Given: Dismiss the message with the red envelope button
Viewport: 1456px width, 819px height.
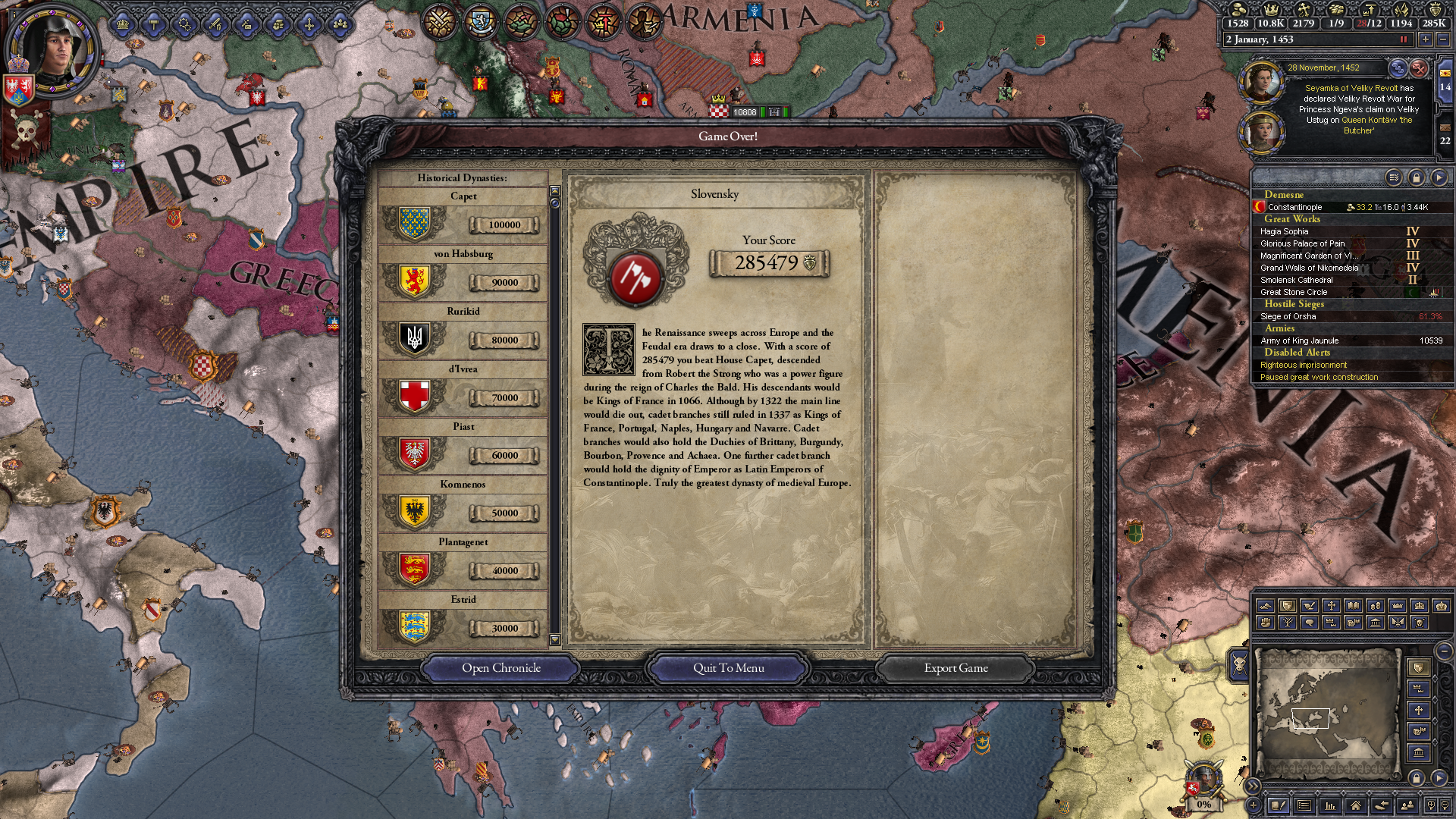Looking at the screenshot, I should (1419, 68).
